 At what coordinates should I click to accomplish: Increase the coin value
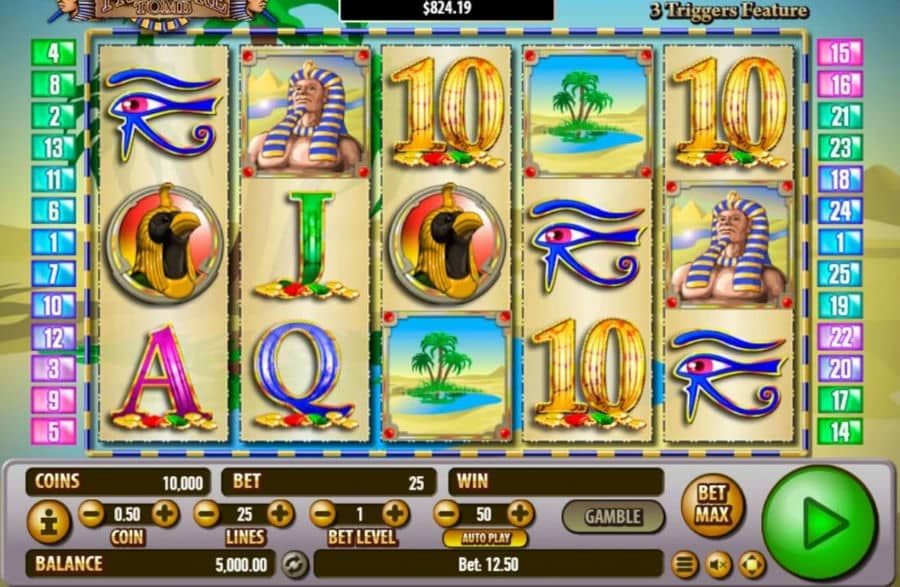[165, 515]
